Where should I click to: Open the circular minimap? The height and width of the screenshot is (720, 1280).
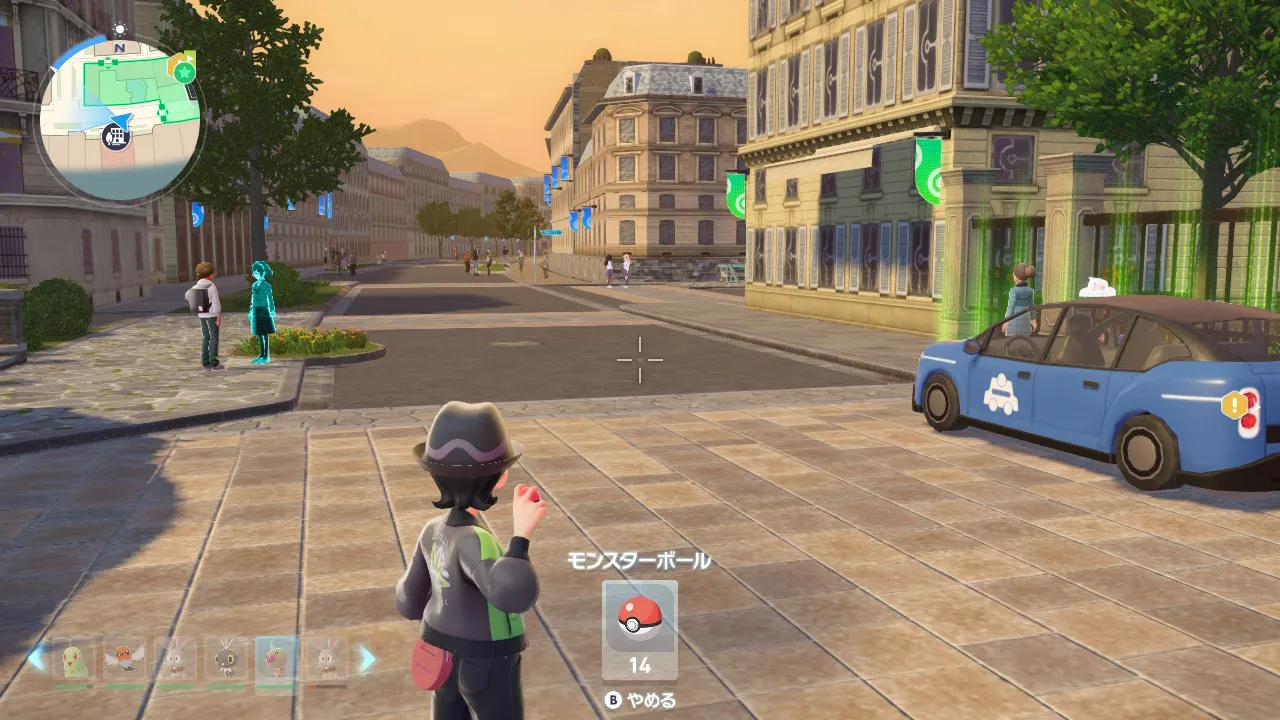coord(118,118)
